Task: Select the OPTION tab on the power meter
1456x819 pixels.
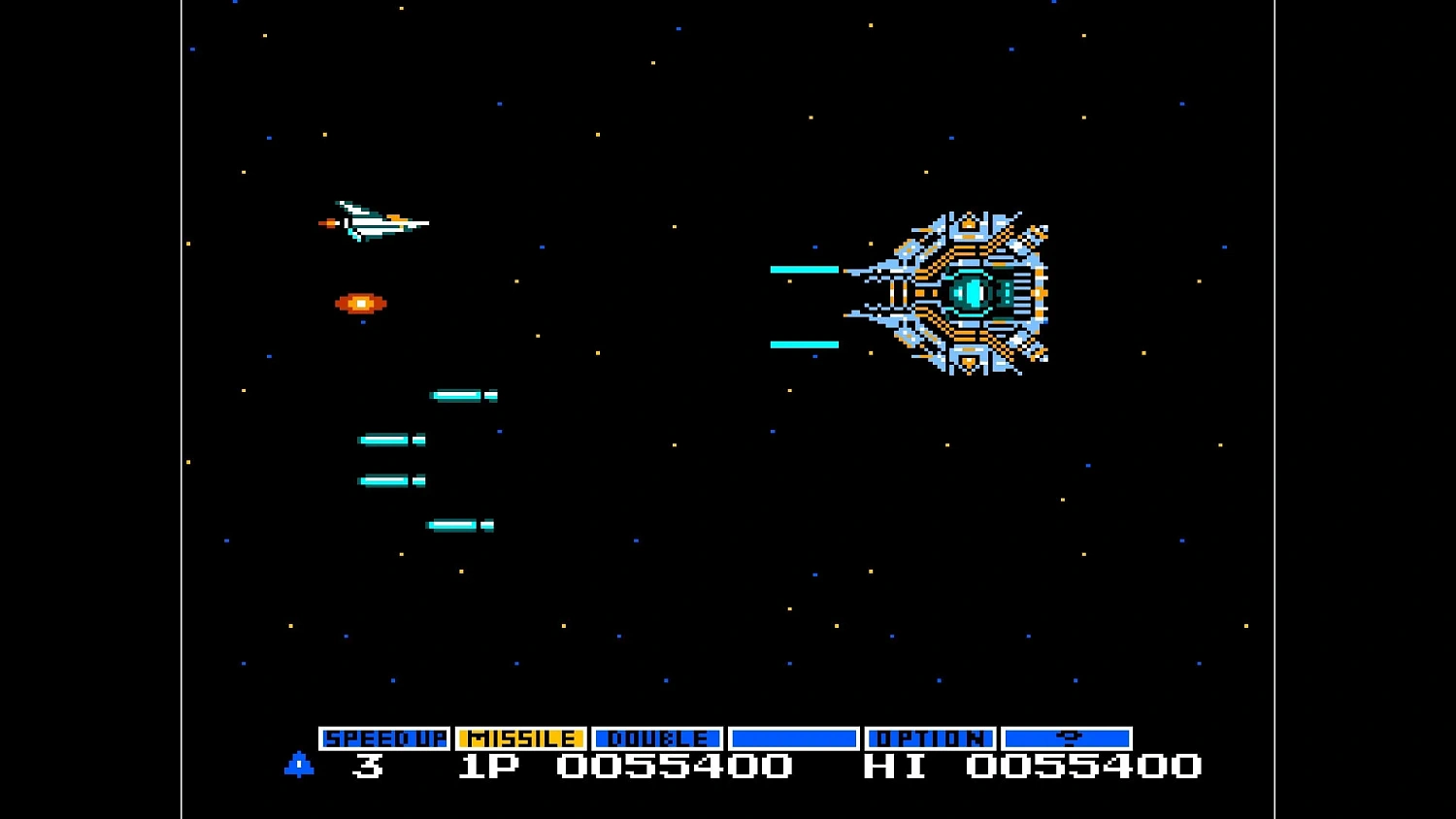Action: click(x=930, y=737)
